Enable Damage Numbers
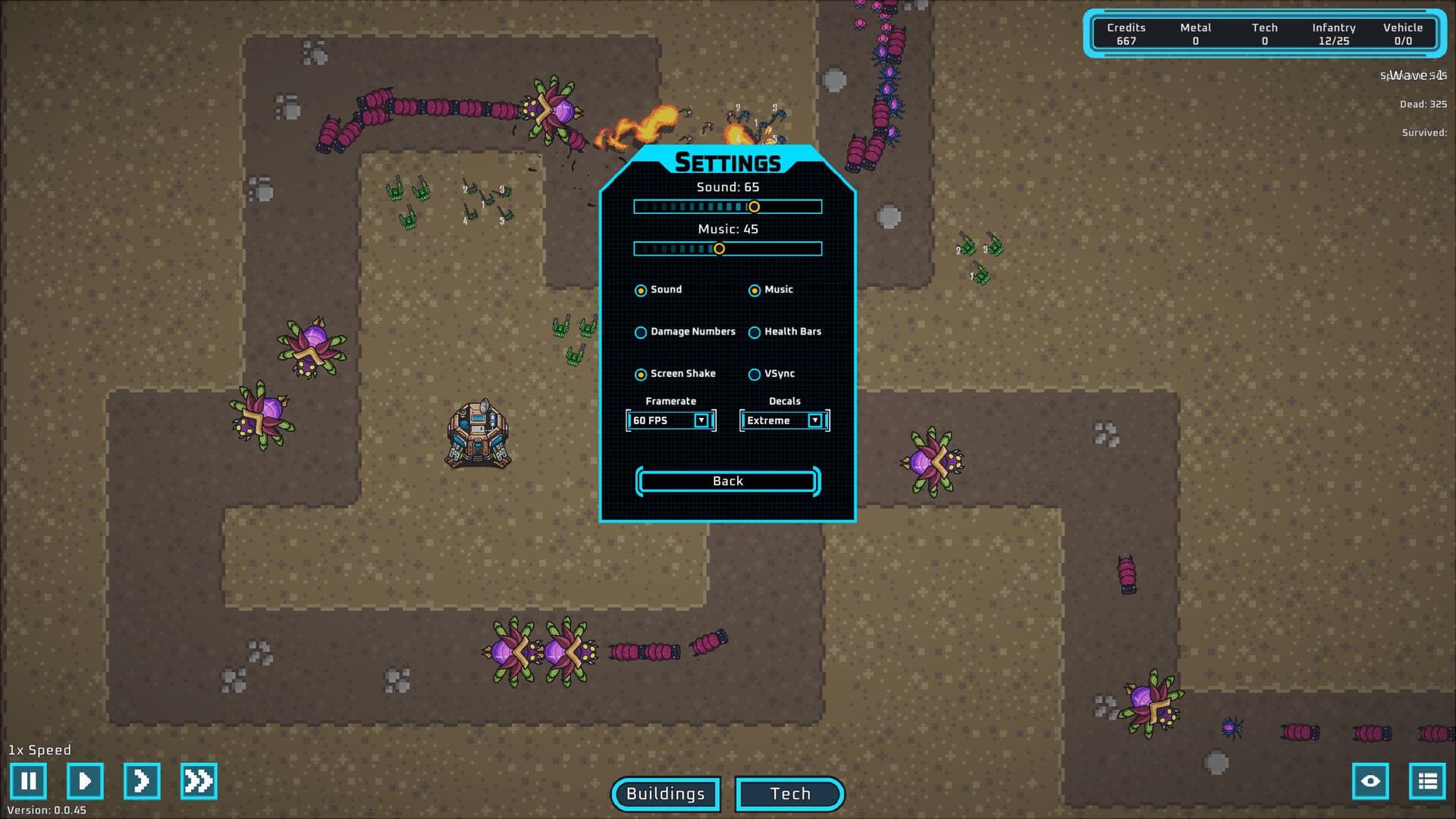The width and height of the screenshot is (1456, 819). (x=641, y=332)
